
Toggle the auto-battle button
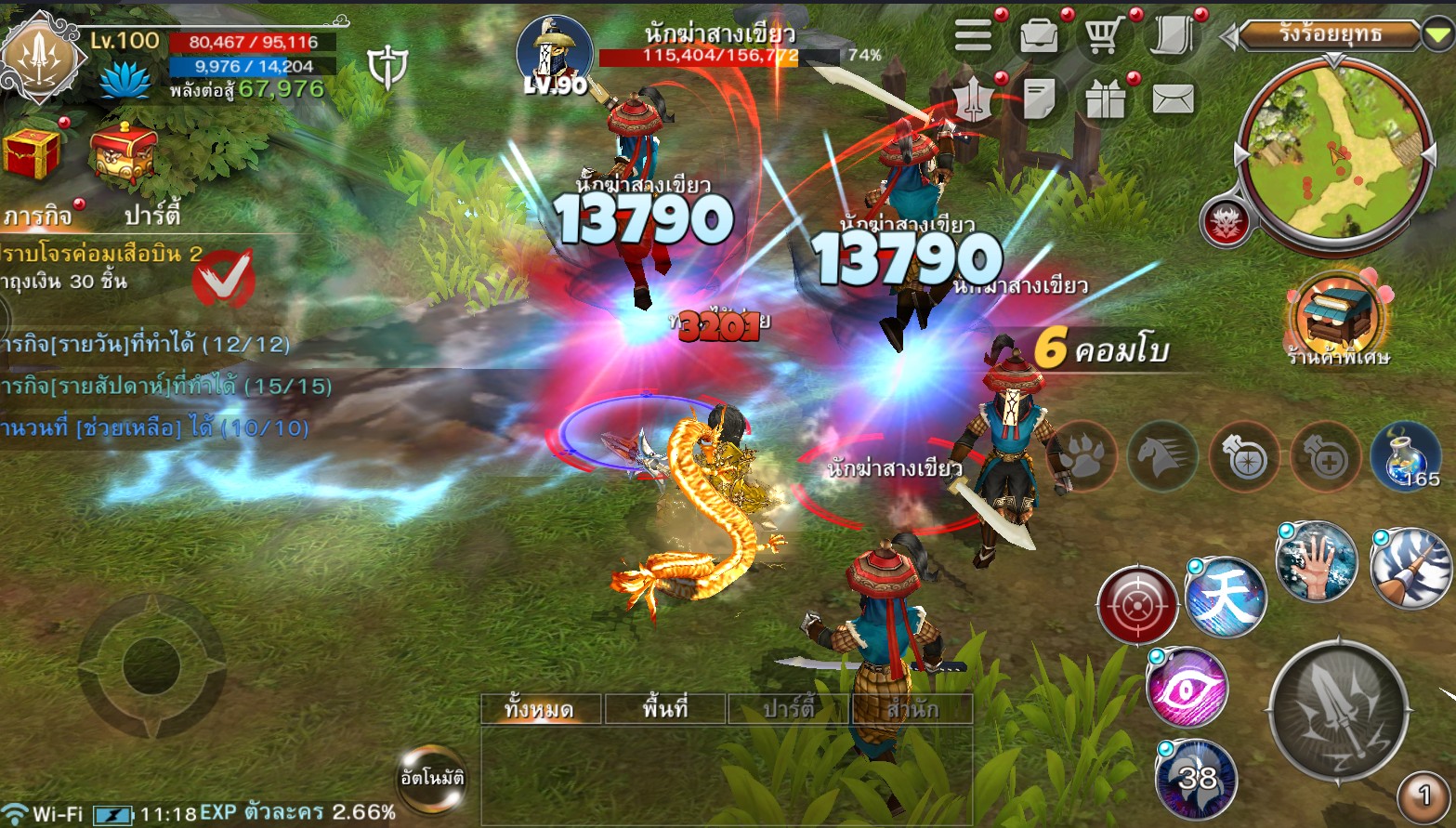click(x=431, y=778)
